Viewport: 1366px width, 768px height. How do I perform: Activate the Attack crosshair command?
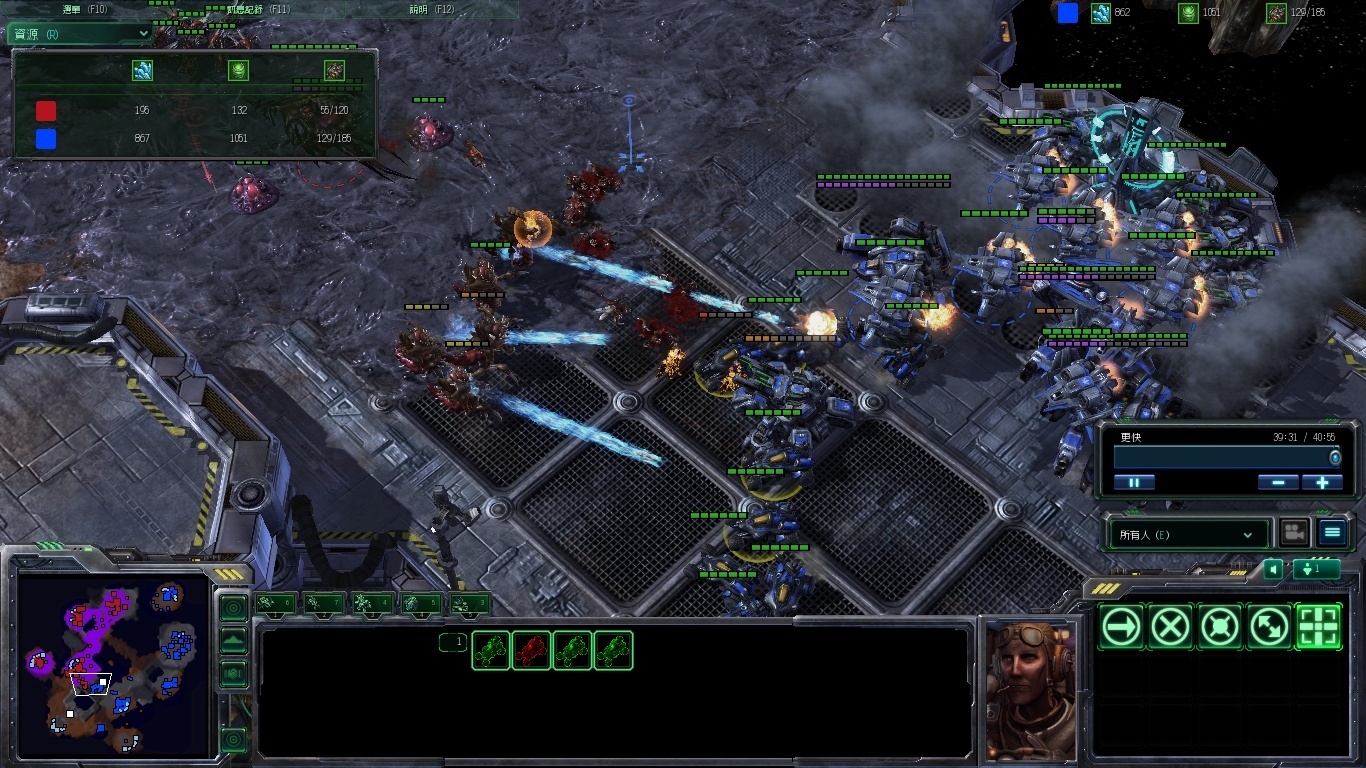[1318, 627]
